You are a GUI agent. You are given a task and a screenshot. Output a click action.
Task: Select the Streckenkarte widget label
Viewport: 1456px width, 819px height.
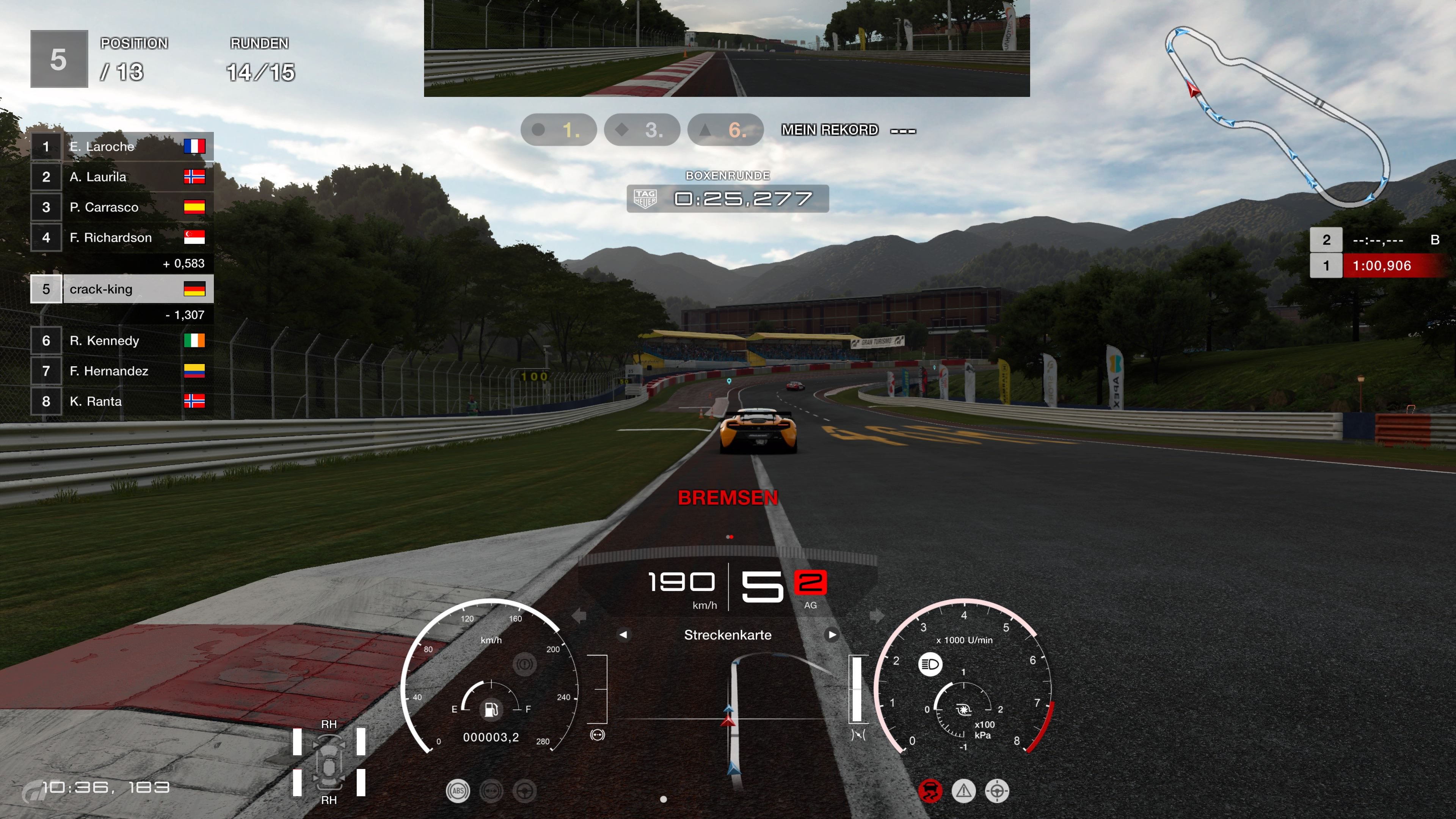728,635
